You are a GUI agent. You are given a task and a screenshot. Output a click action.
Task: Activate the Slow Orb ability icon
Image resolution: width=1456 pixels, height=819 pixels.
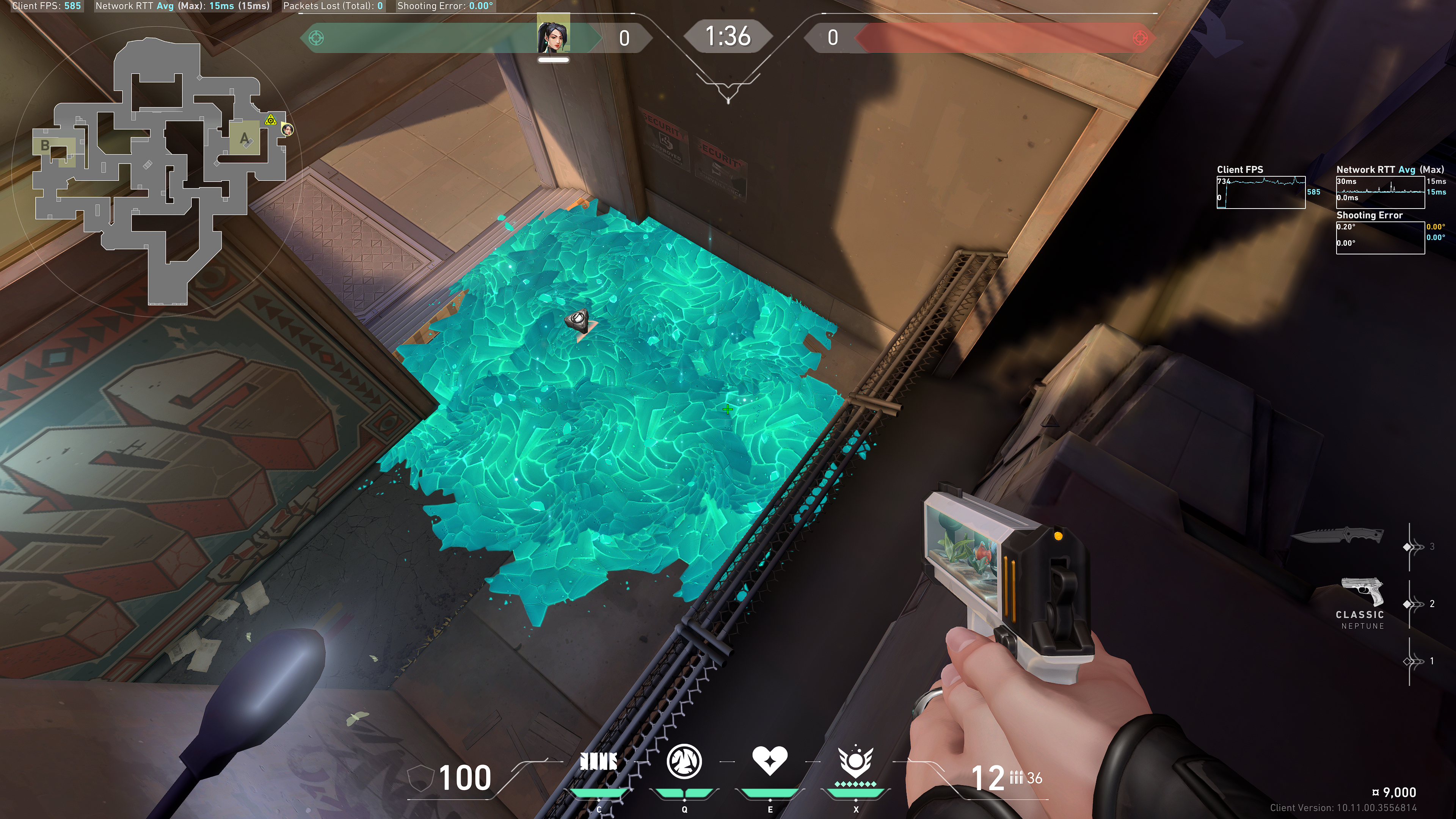684,761
